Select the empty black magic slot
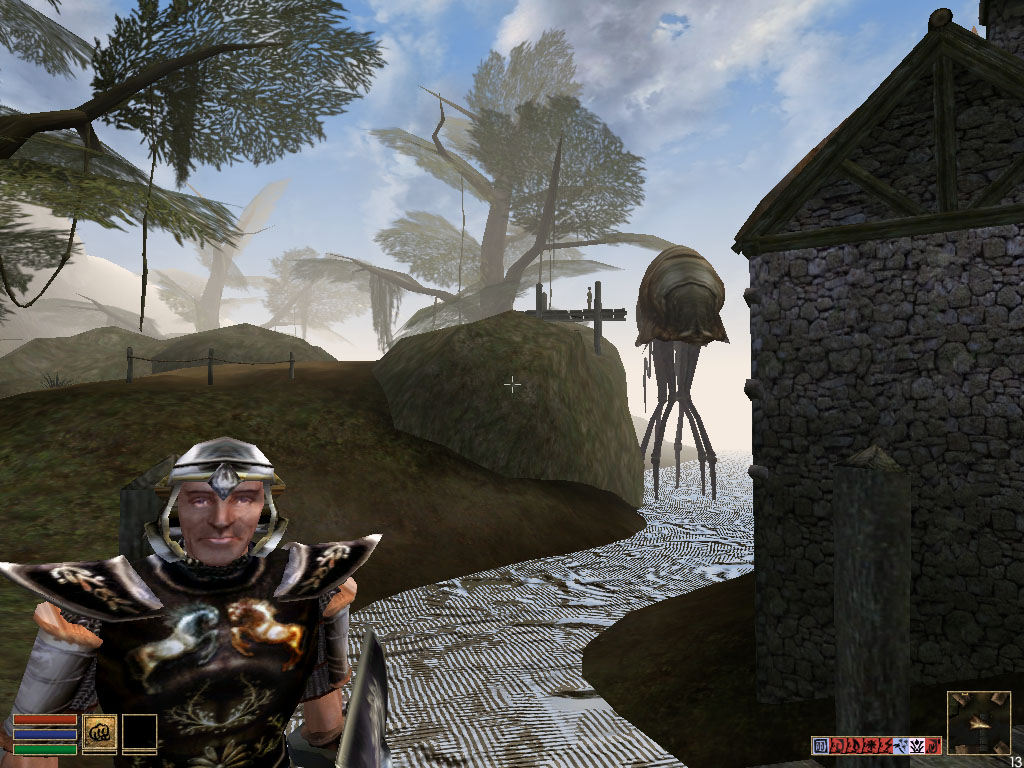1024x768 pixels. (x=140, y=731)
